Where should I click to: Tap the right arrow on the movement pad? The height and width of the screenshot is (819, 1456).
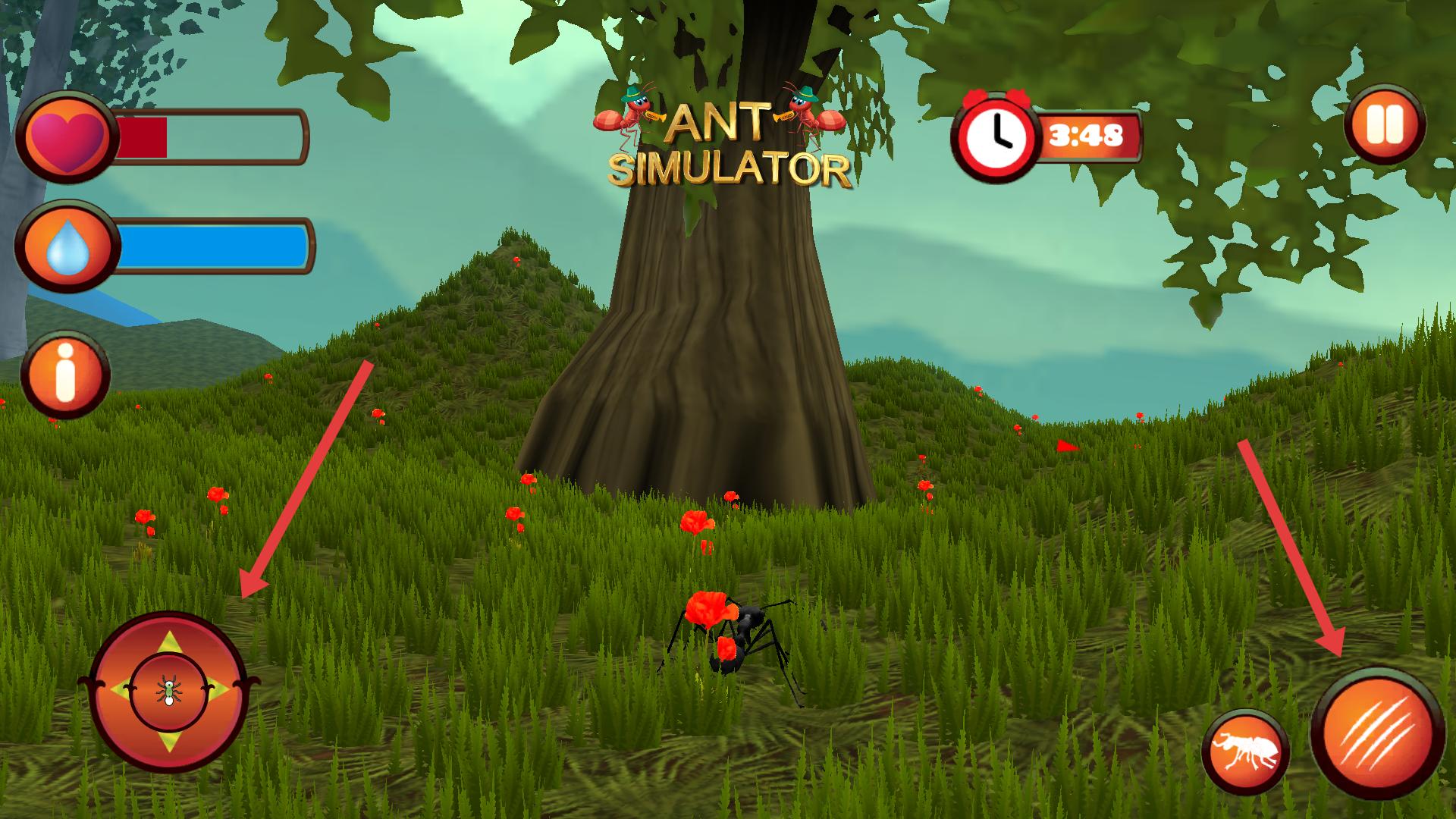point(217,691)
